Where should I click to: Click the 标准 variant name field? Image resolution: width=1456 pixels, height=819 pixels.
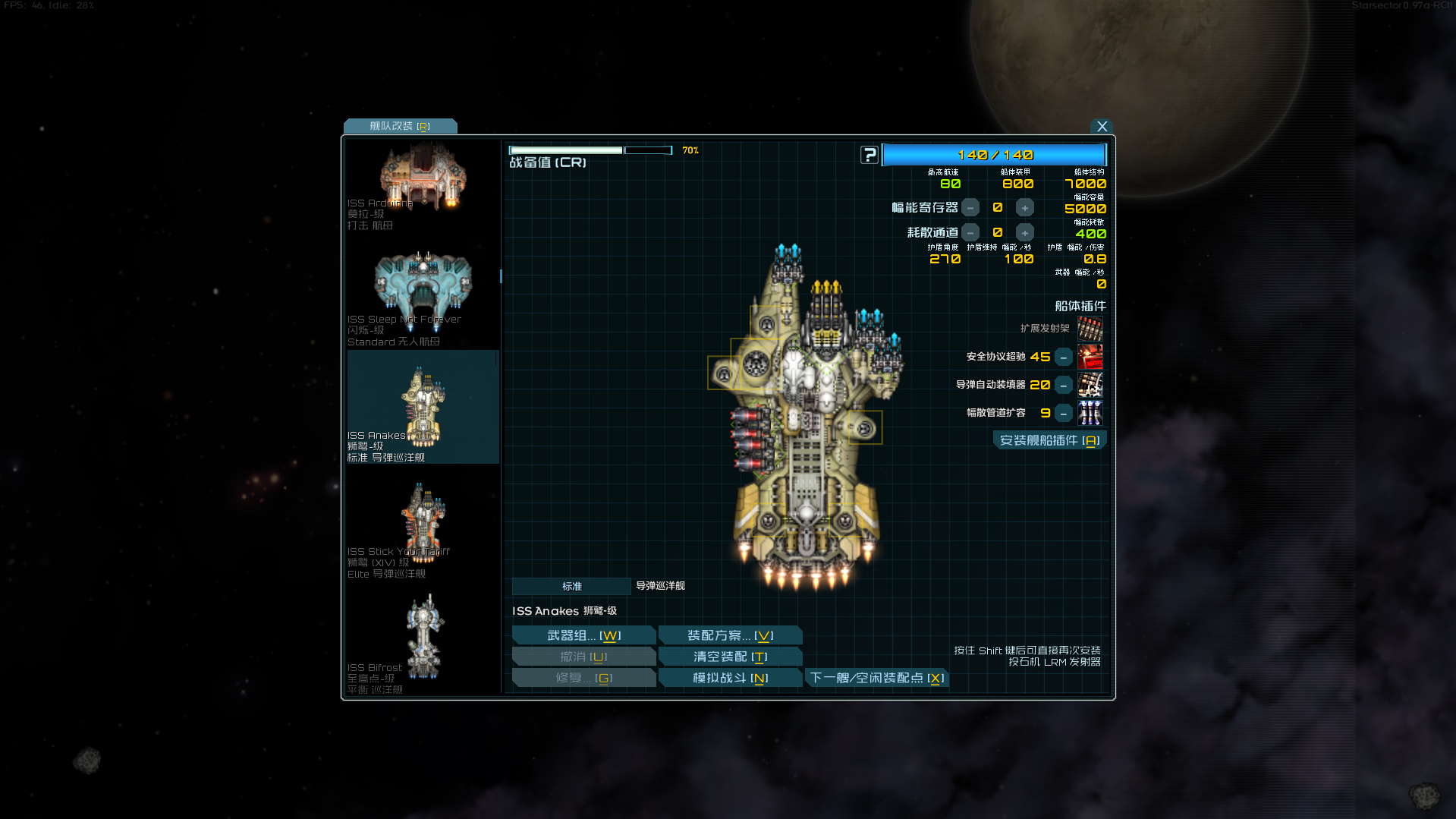tap(571, 586)
